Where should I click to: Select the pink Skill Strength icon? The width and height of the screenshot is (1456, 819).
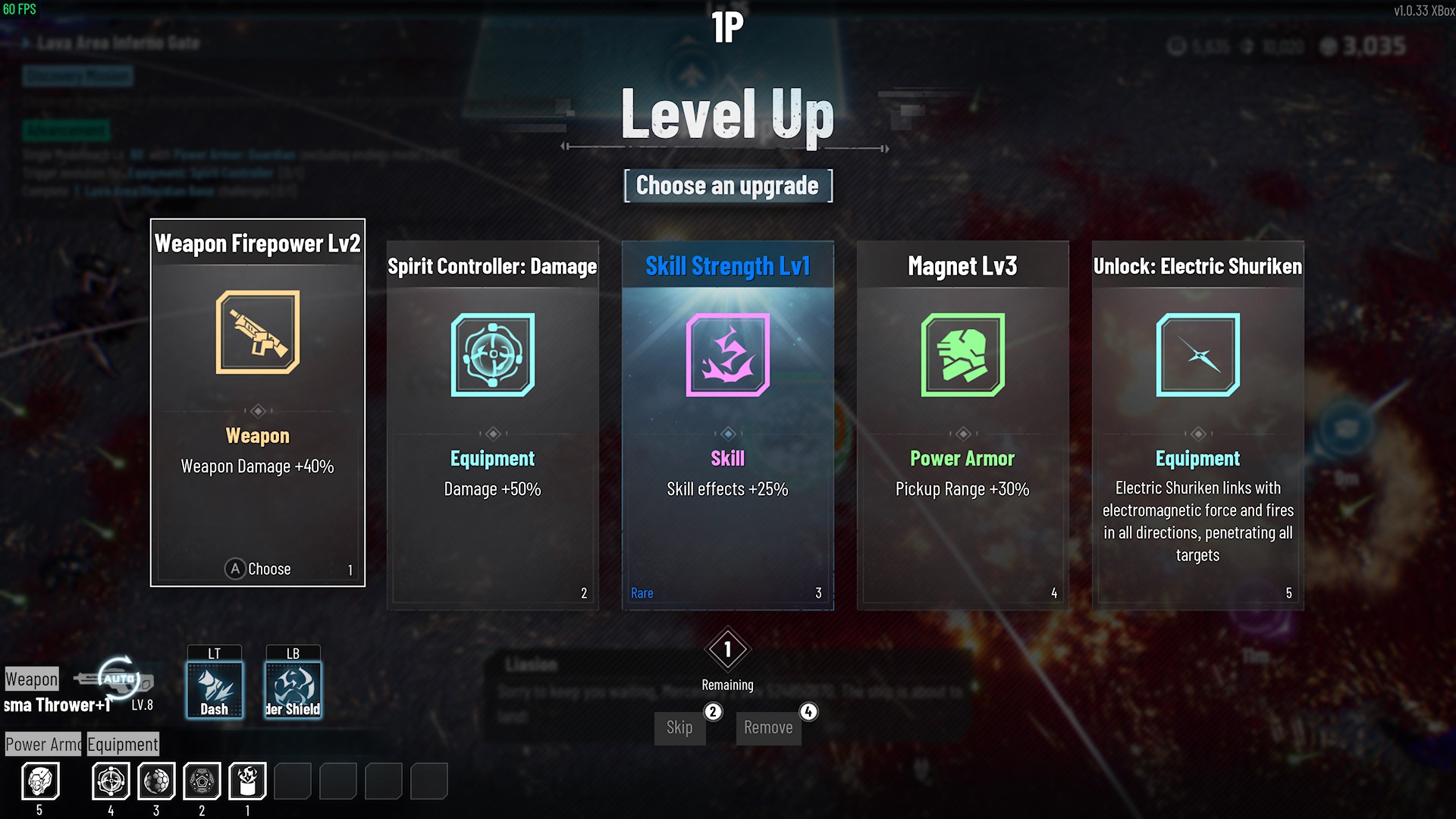[726, 355]
